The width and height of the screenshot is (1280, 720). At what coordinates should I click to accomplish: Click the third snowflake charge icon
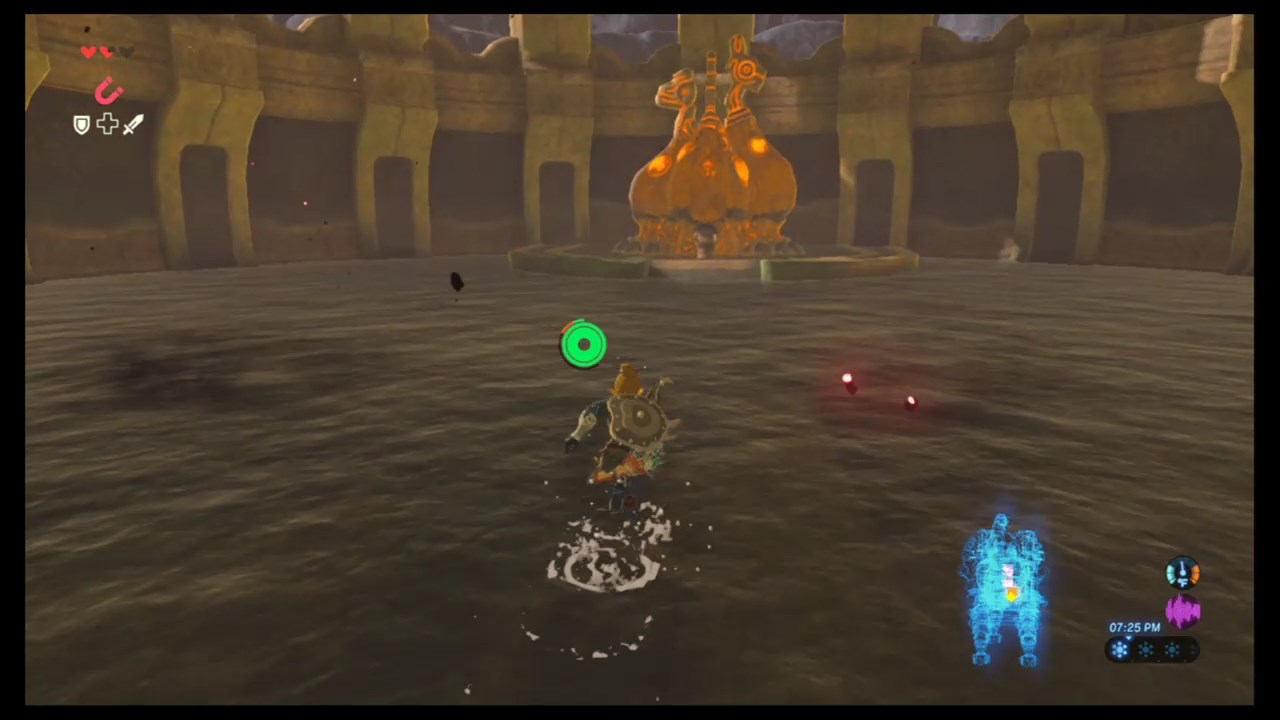coord(1172,649)
